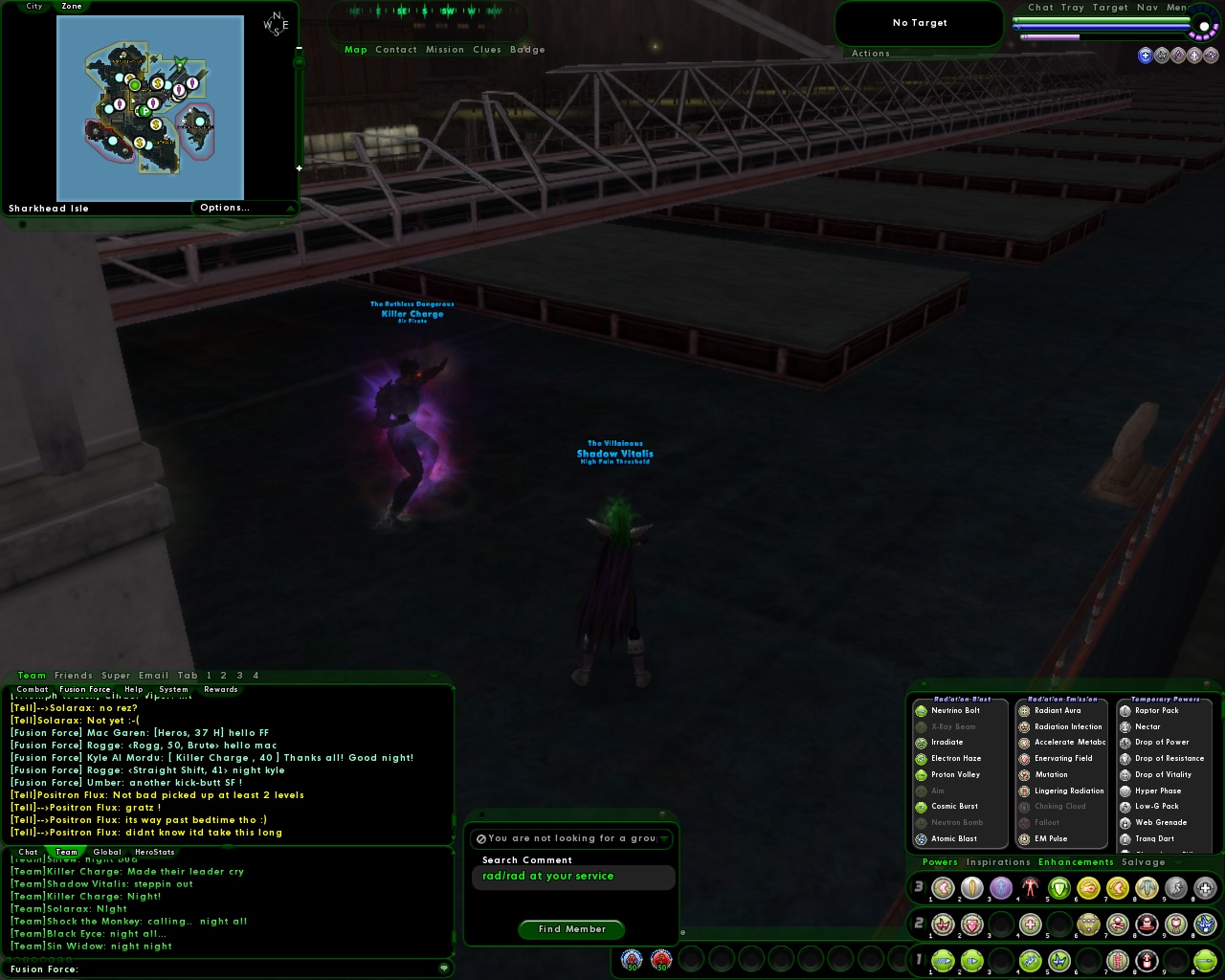Switch to the Global chat tab
The image size is (1225, 980).
pos(107,852)
